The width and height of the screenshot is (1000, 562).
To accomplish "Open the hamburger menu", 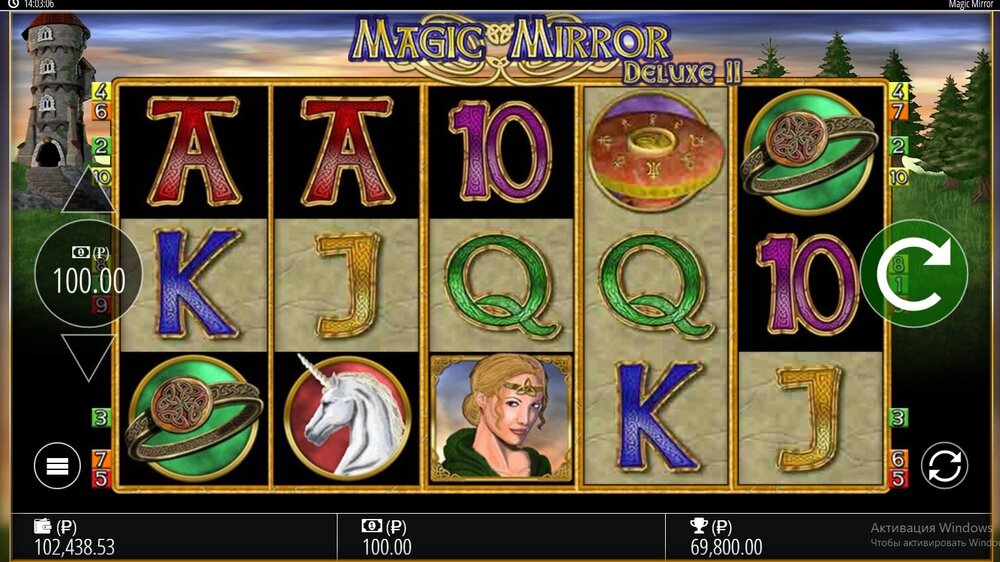I will click(57, 466).
